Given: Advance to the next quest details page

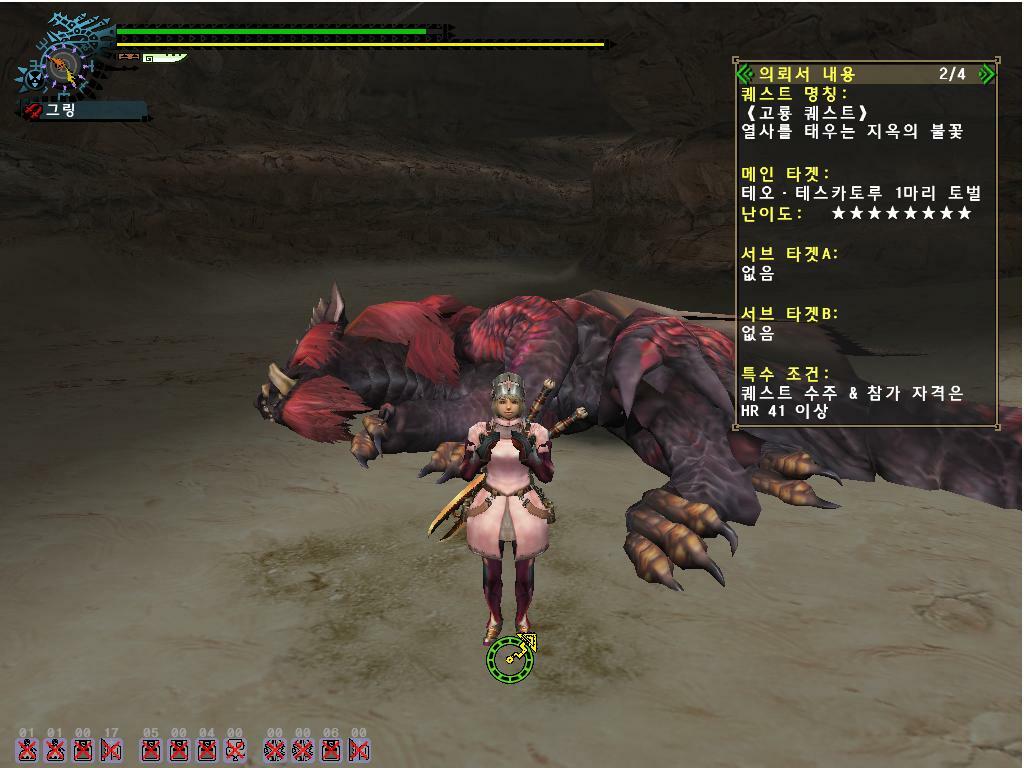Looking at the screenshot, I should pyautogui.click(x=986, y=73).
